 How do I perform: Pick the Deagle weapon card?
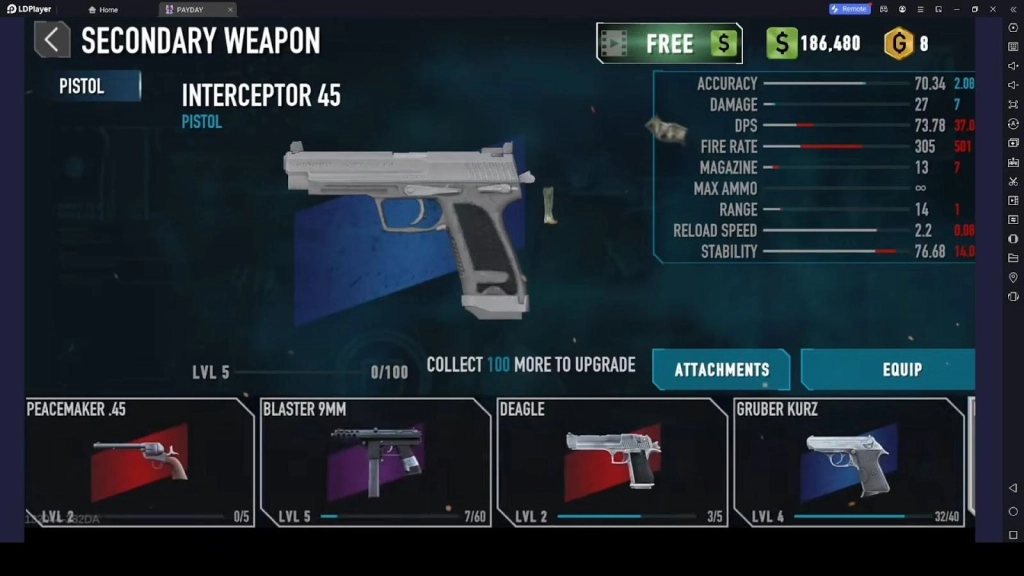pyautogui.click(x=611, y=462)
